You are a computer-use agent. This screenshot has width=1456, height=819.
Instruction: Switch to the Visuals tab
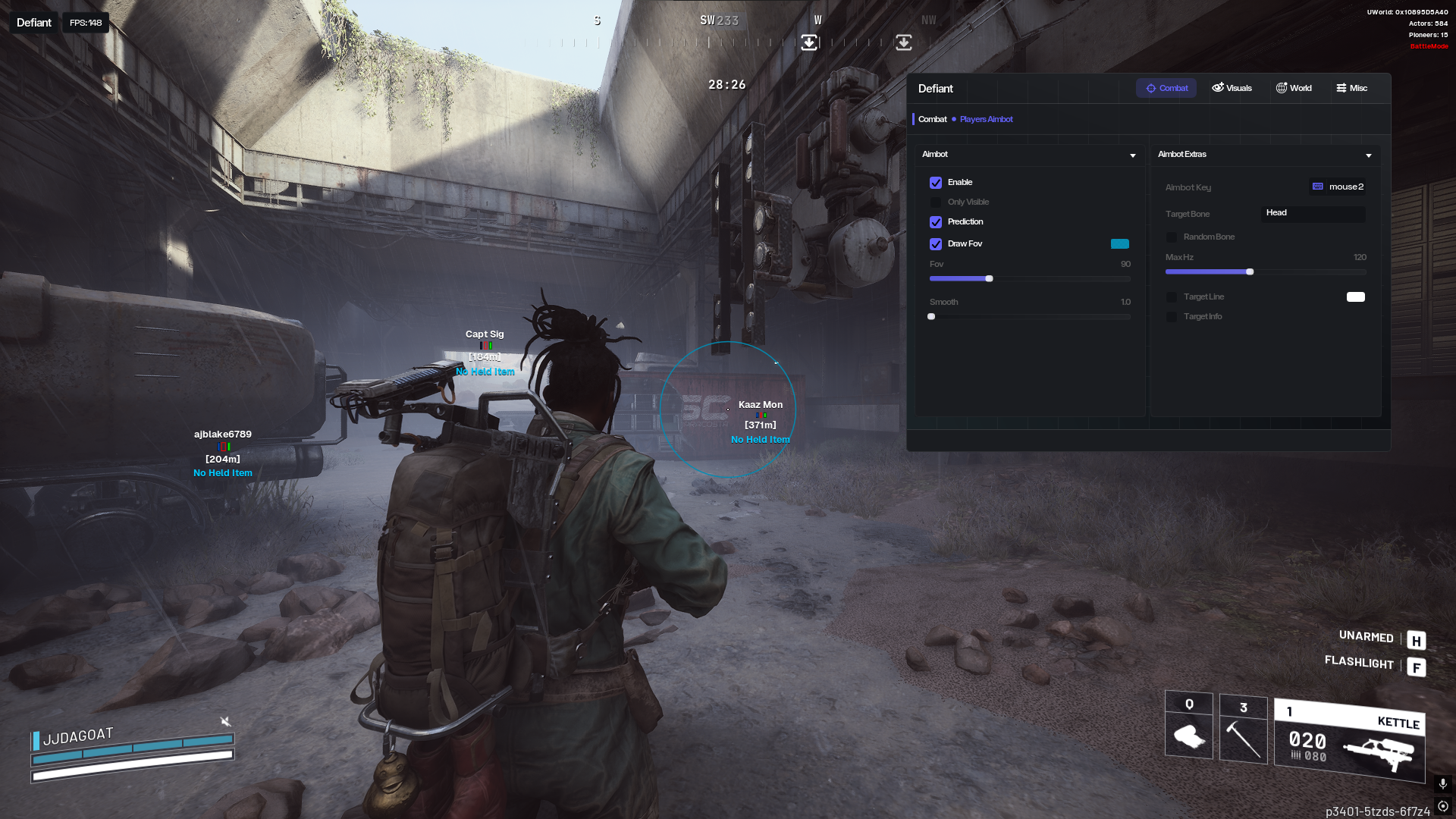pyautogui.click(x=1232, y=88)
